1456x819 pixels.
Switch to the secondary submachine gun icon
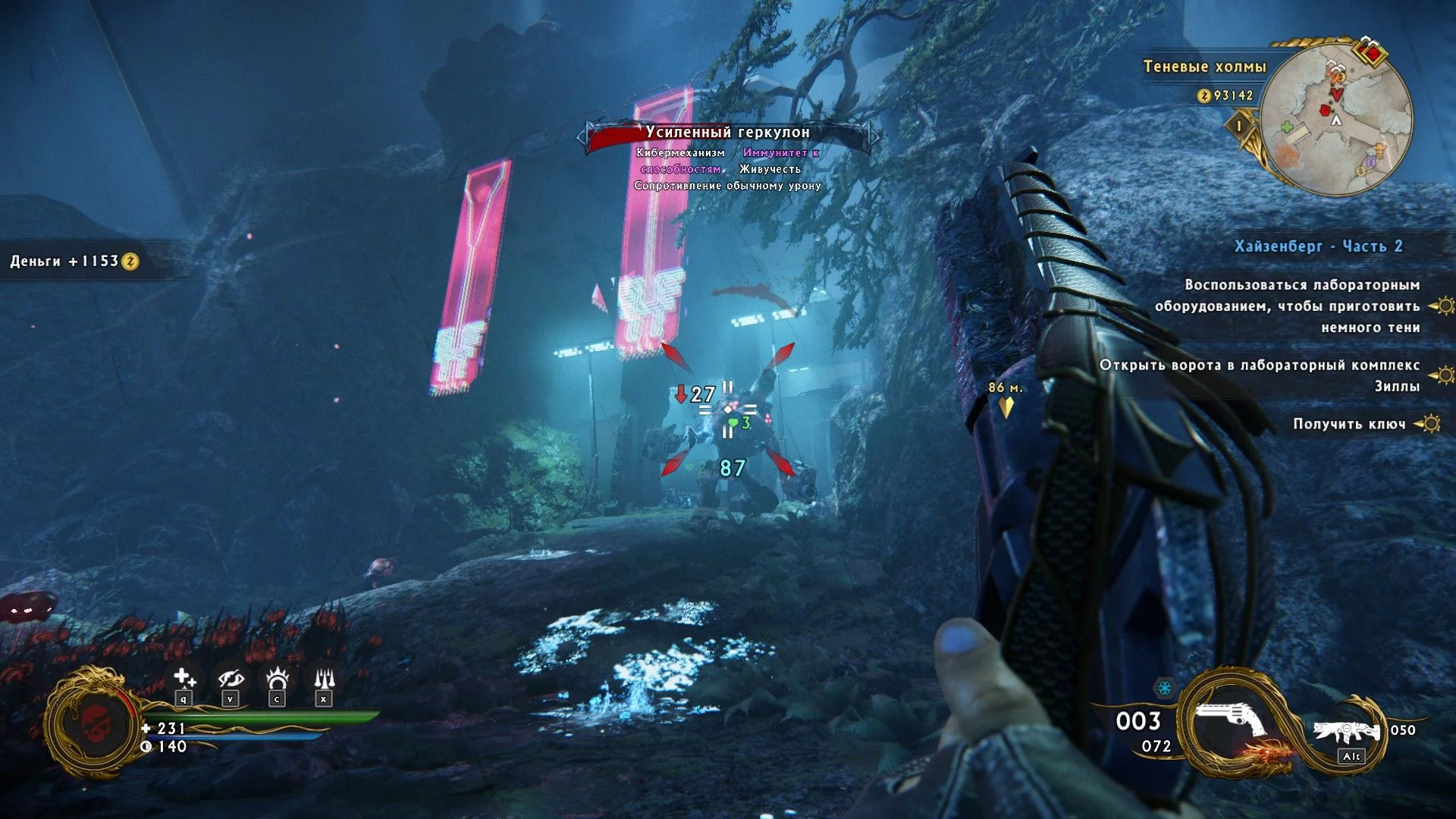pyautogui.click(x=1347, y=732)
